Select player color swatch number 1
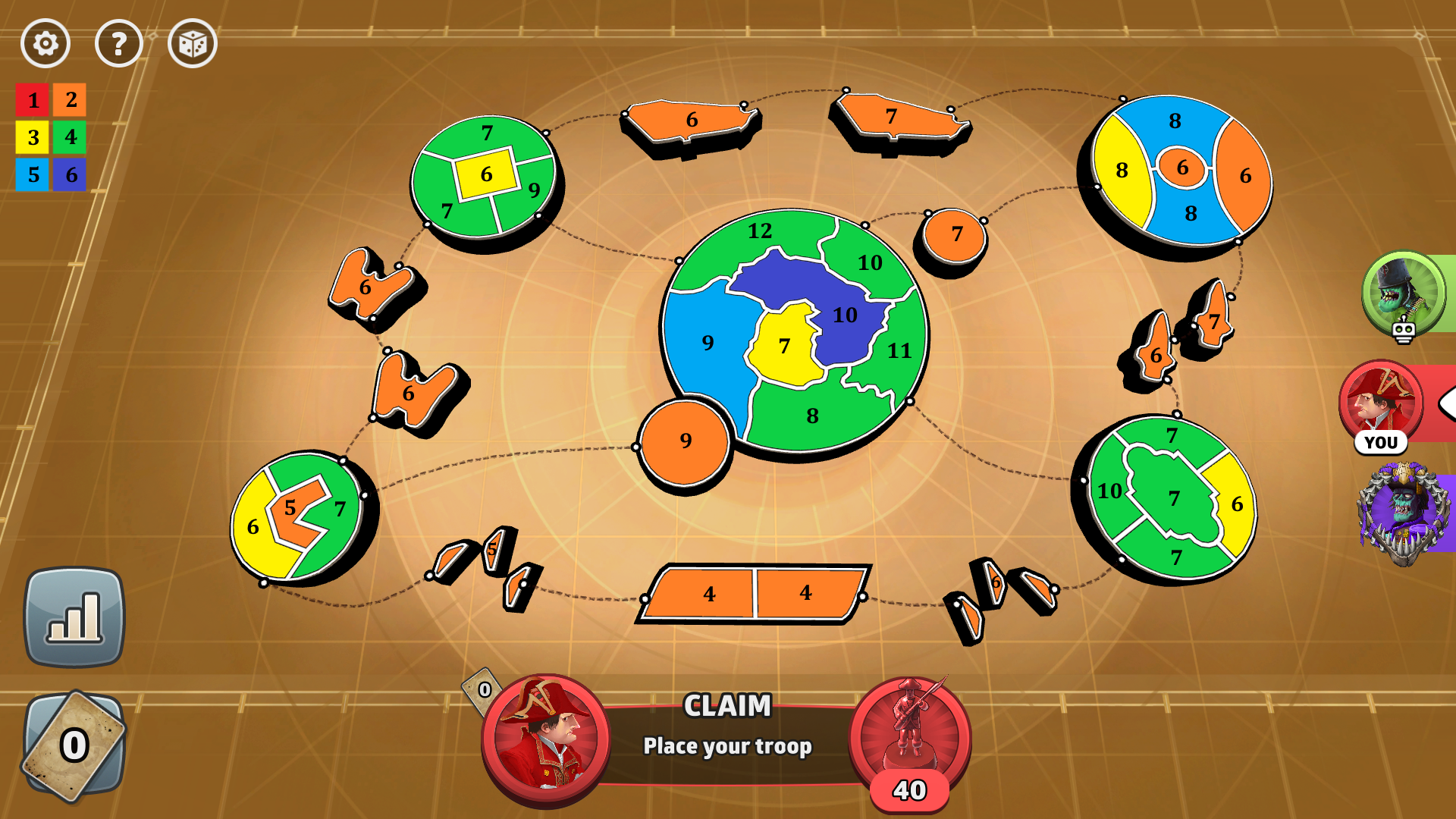 (x=33, y=101)
